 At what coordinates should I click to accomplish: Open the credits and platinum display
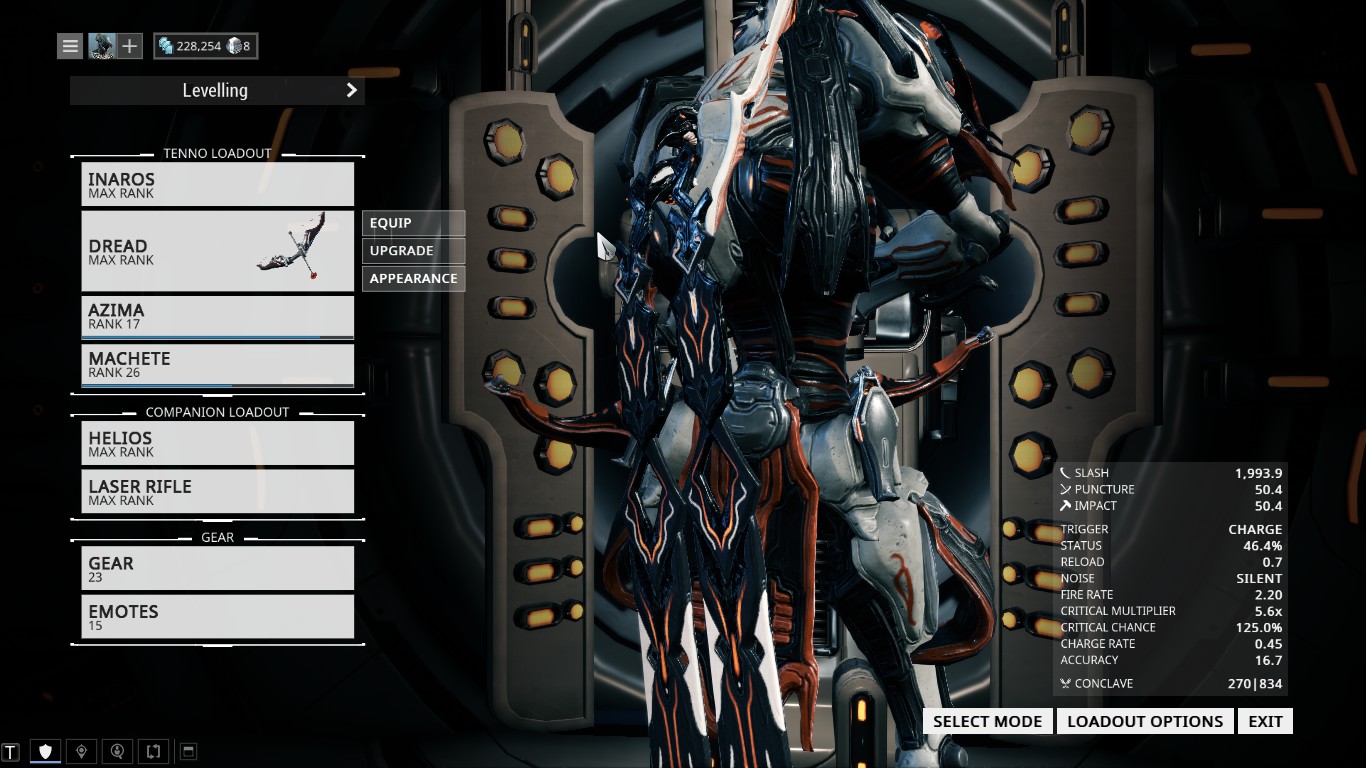coord(205,46)
